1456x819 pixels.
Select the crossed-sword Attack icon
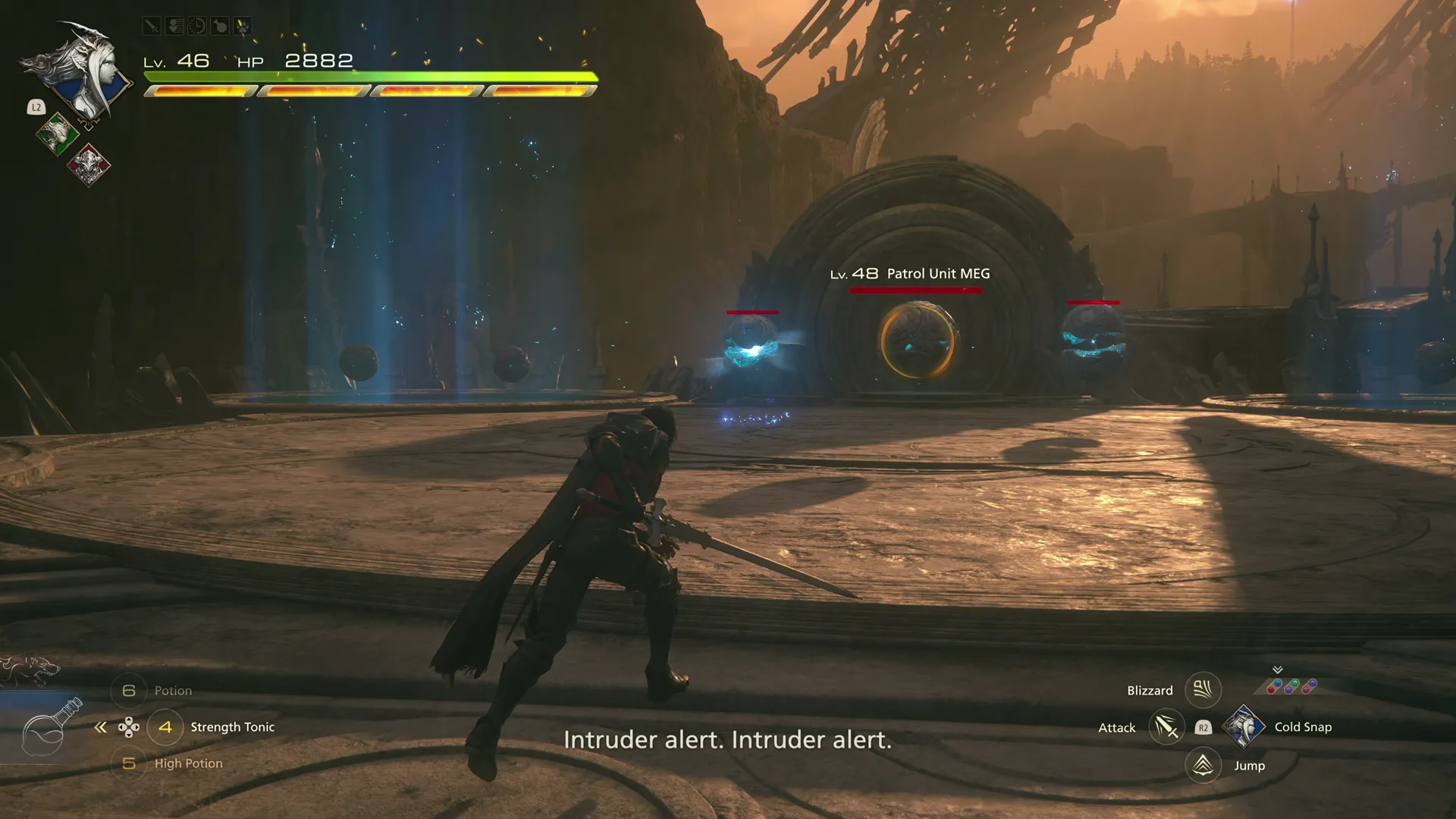tap(1166, 727)
